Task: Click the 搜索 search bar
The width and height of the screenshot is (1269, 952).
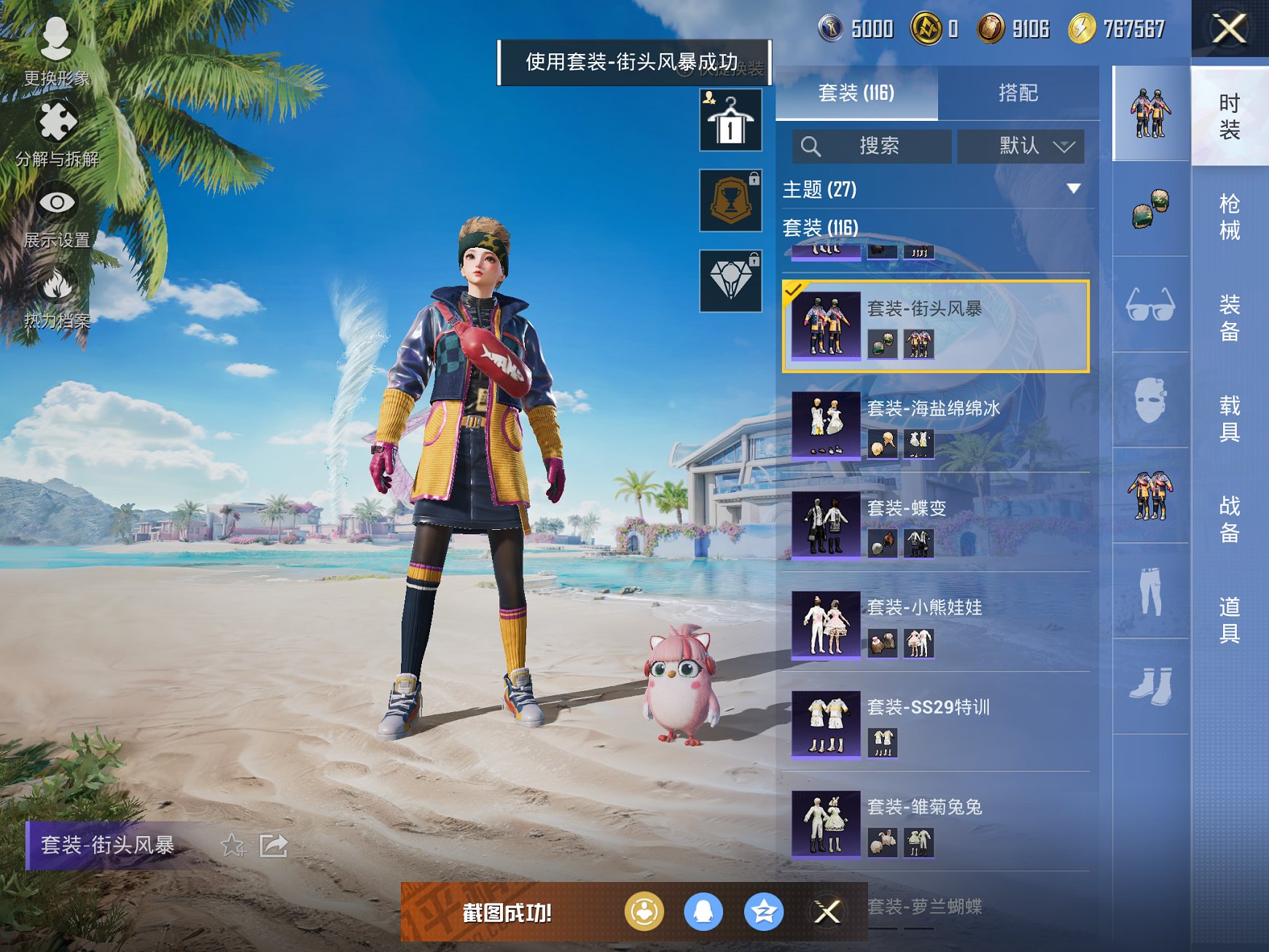Action: tap(871, 146)
